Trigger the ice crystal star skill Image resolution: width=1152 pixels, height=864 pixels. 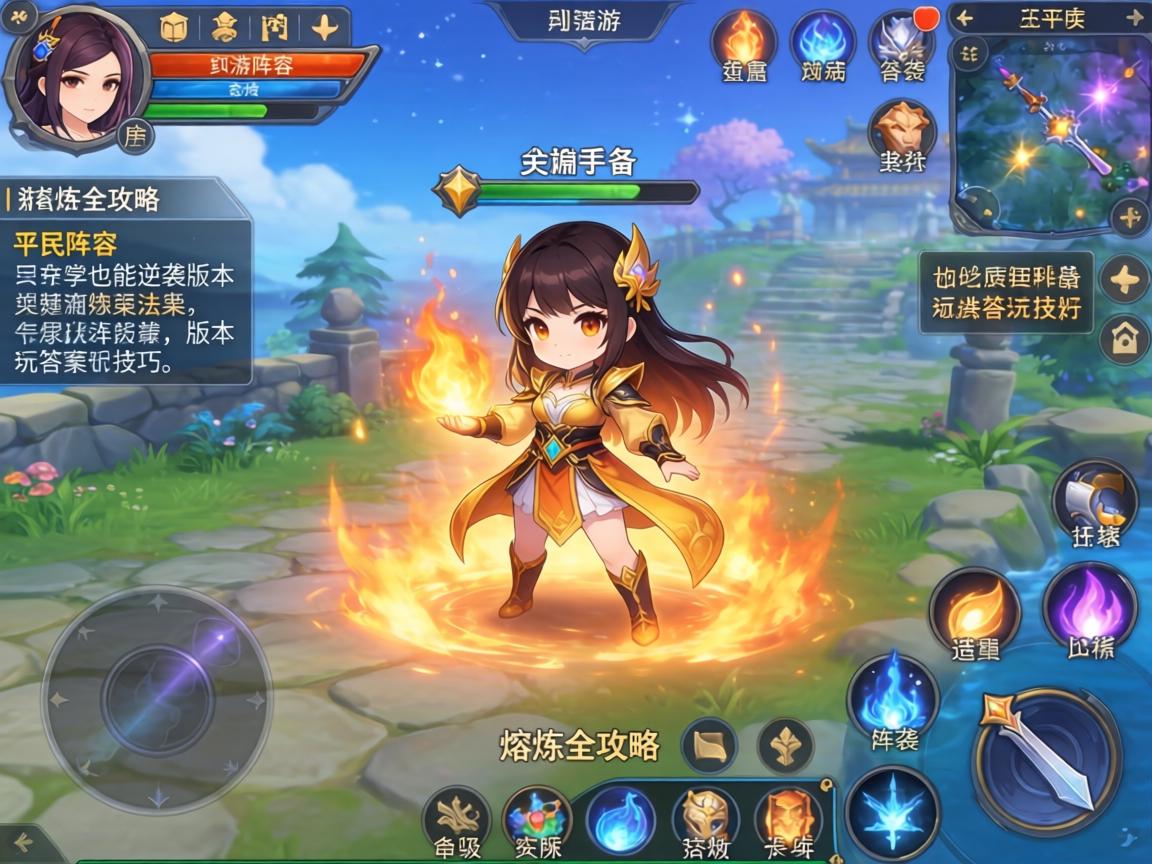(x=892, y=813)
